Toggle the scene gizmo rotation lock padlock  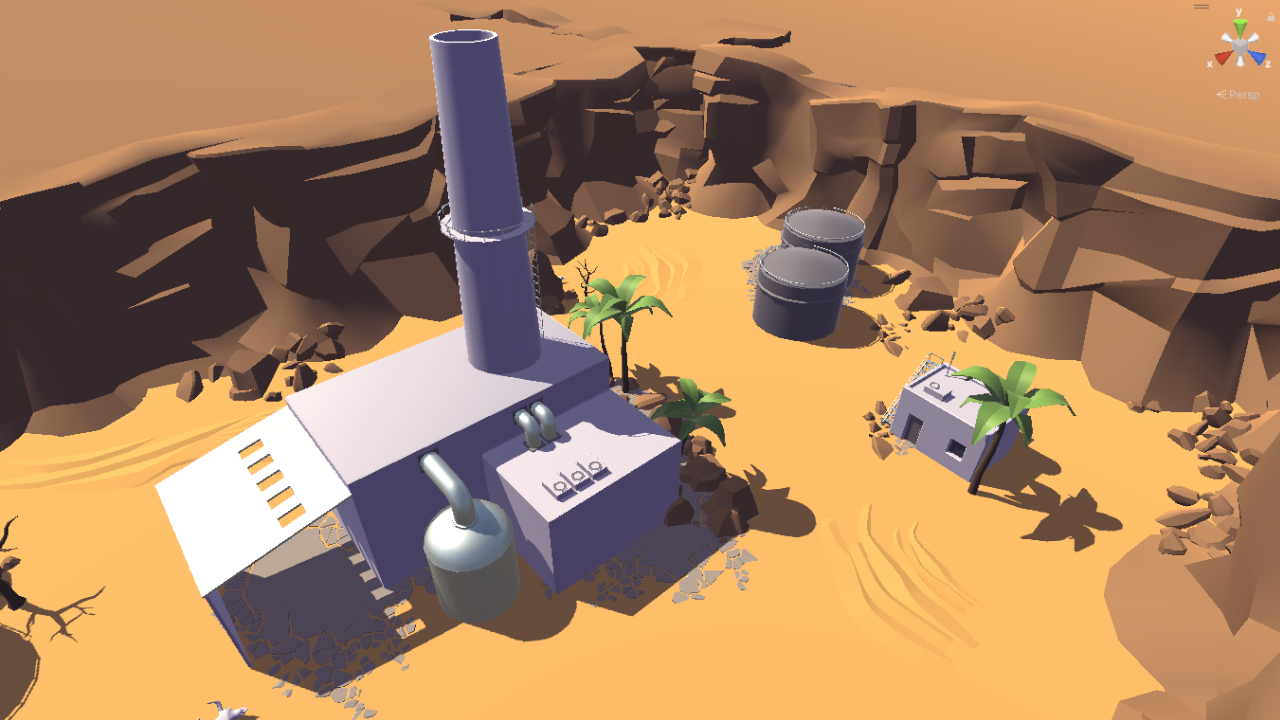1270,17
